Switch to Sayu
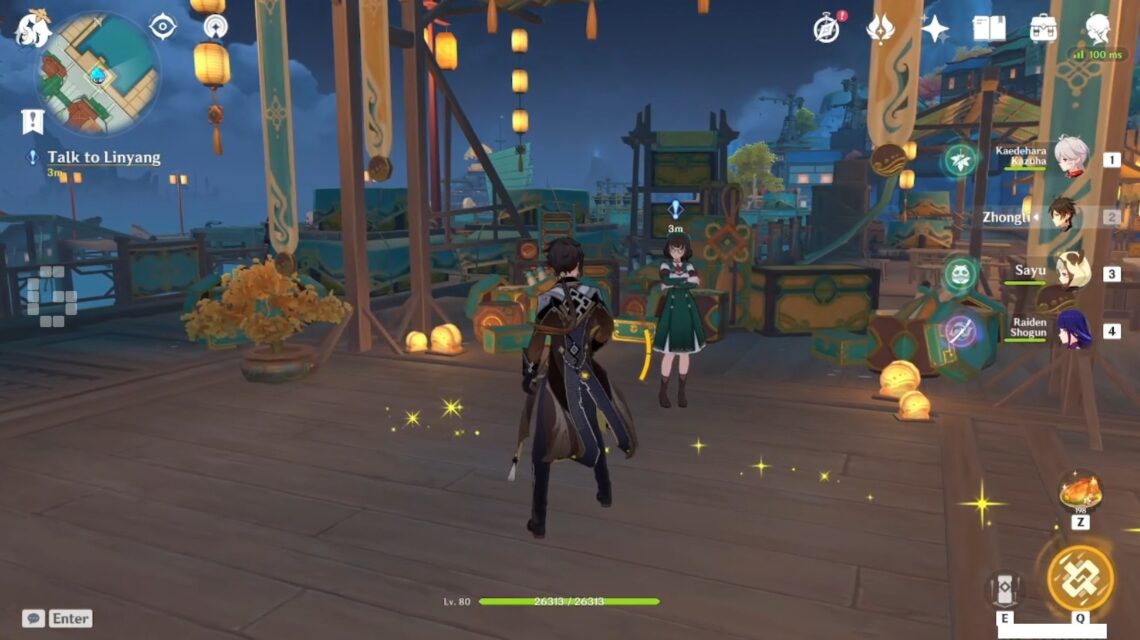Screen dimensions: 1140x640 point(1070,272)
